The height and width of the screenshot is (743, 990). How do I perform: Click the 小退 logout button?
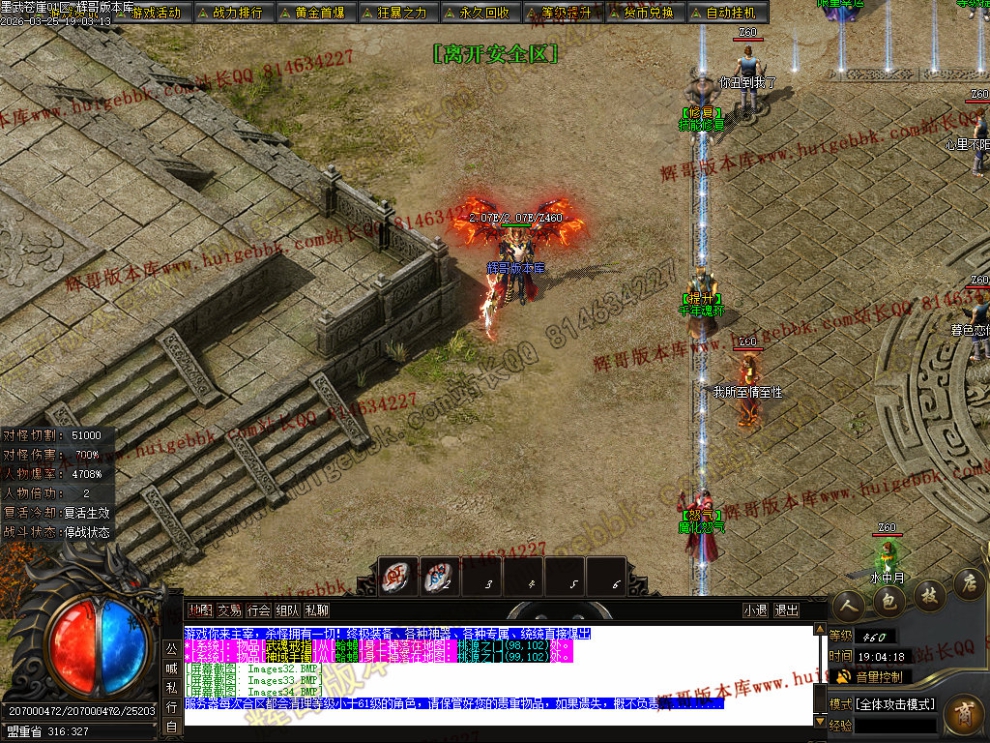click(x=755, y=610)
